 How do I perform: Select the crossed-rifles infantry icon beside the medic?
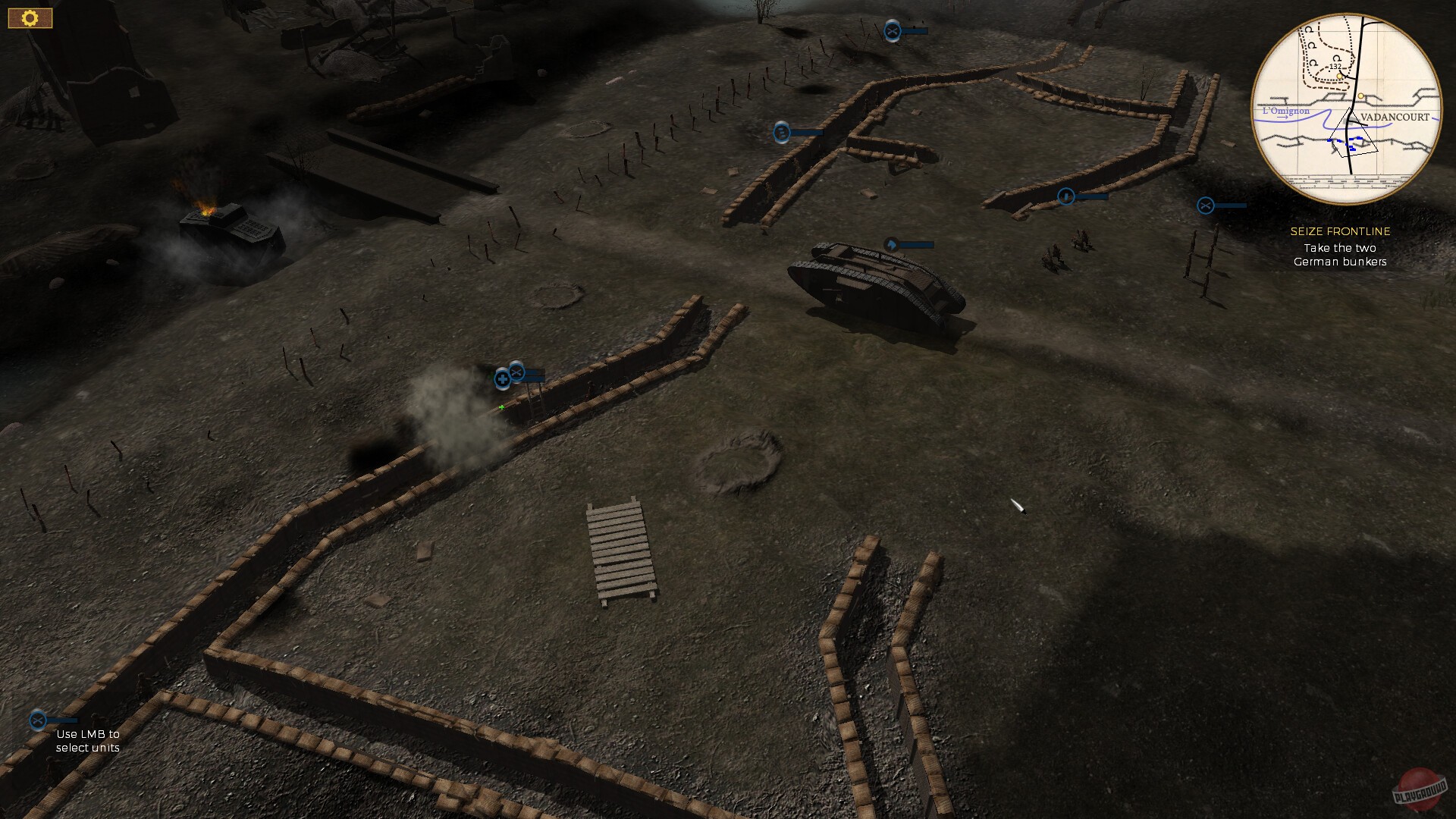tap(516, 372)
